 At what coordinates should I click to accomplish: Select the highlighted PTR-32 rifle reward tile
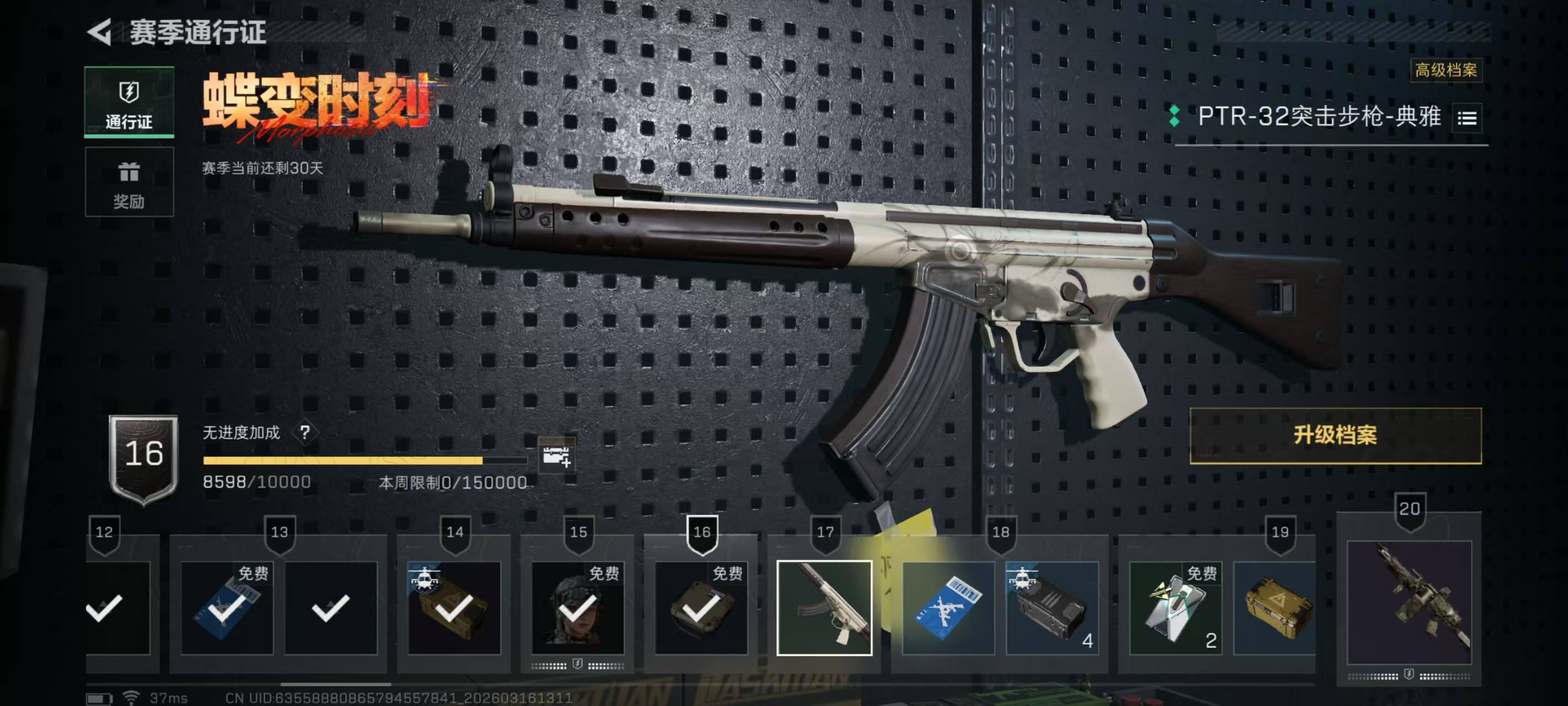pos(824,607)
